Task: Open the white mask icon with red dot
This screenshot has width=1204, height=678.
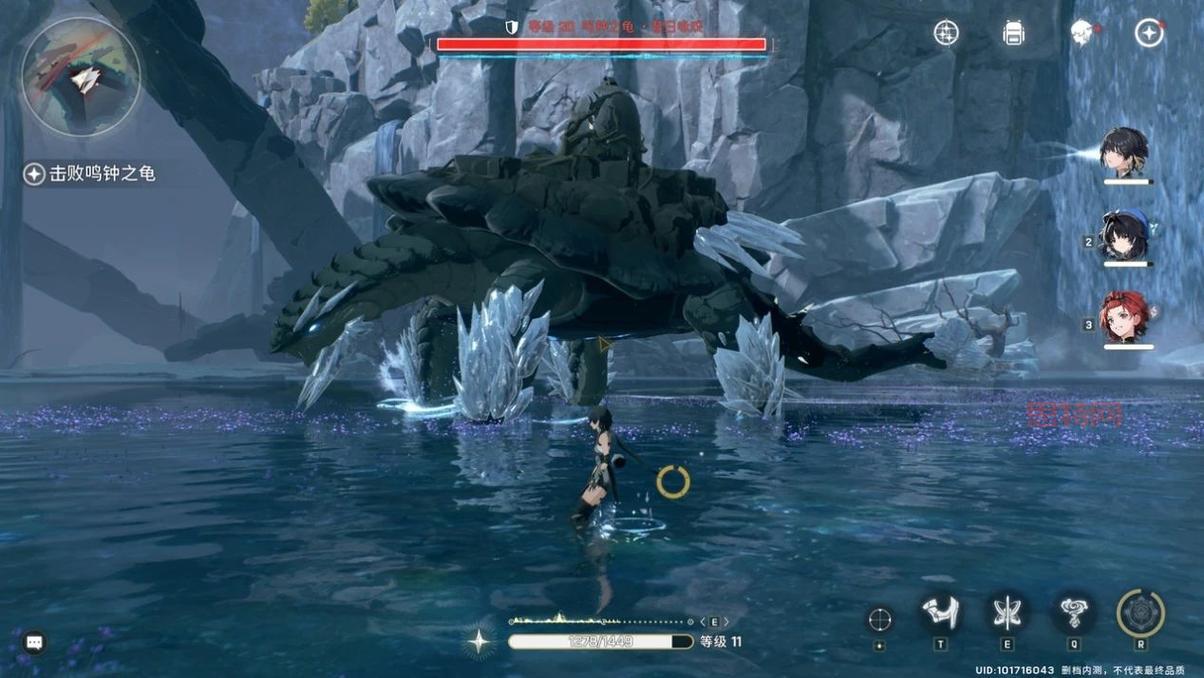Action: click(1081, 33)
